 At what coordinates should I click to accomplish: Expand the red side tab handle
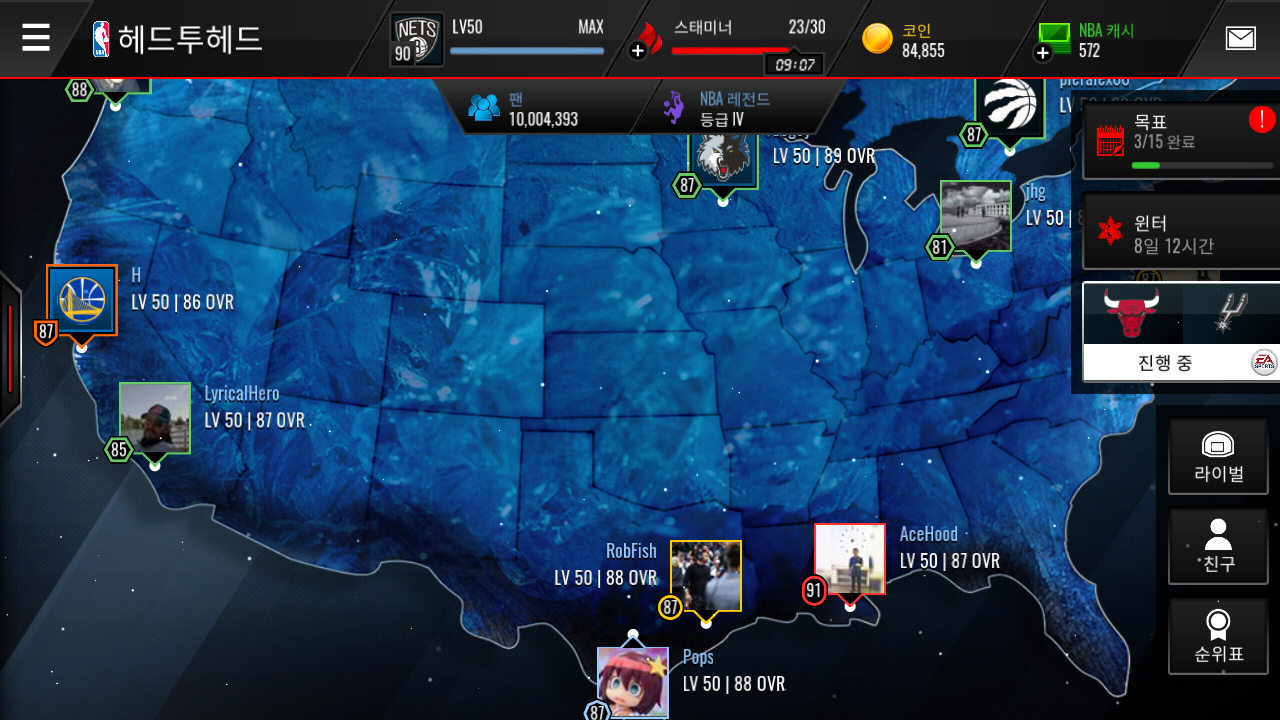[x=10, y=348]
